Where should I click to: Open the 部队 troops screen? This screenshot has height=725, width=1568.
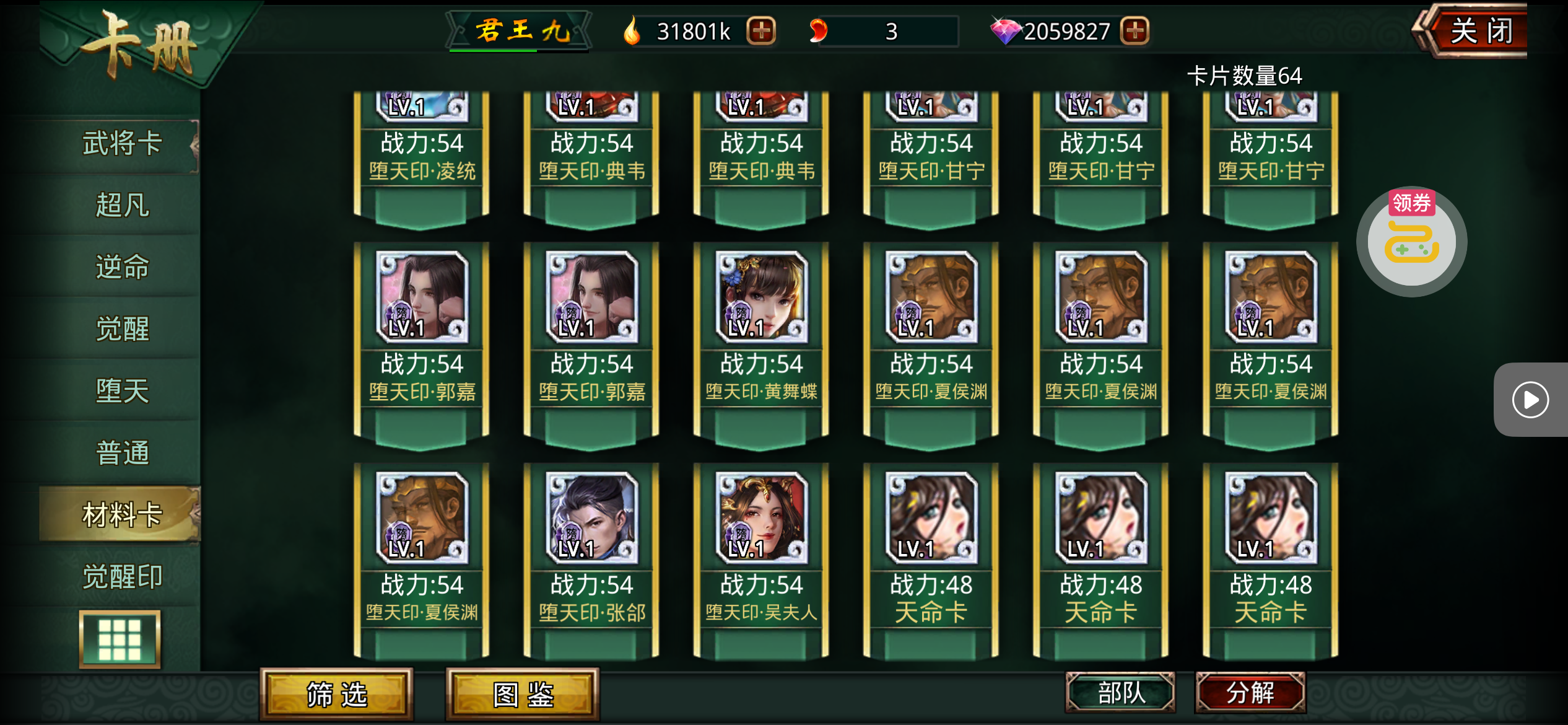click(x=1120, y=692)
